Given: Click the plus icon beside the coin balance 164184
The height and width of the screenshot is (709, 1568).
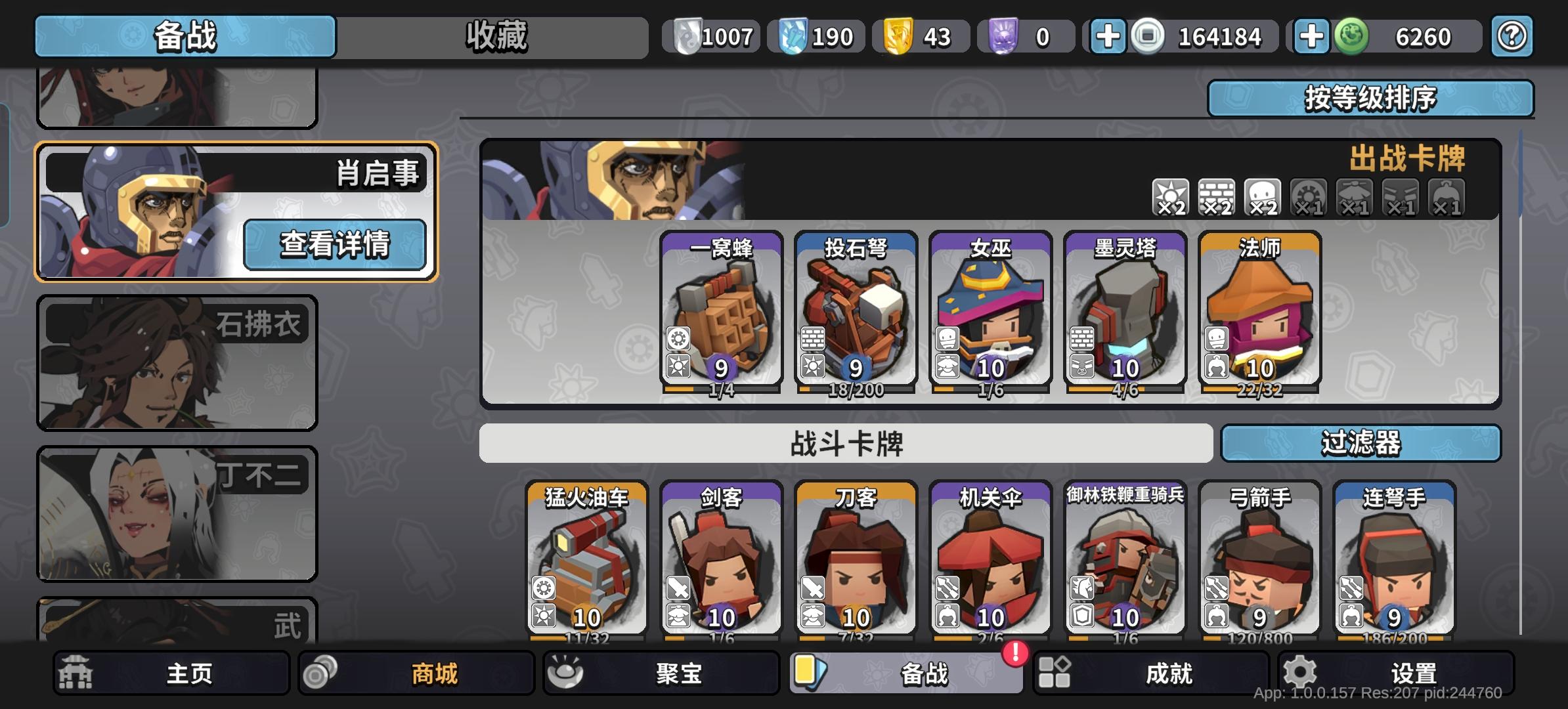Looking at the screenshot, I should [x=1108, y=37].
